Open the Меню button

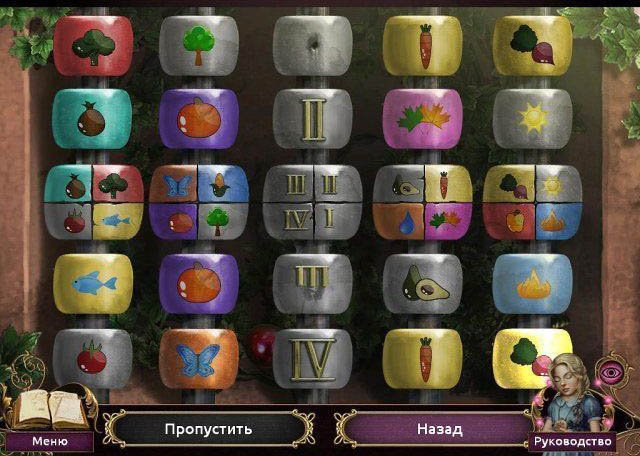click(49, 440)
